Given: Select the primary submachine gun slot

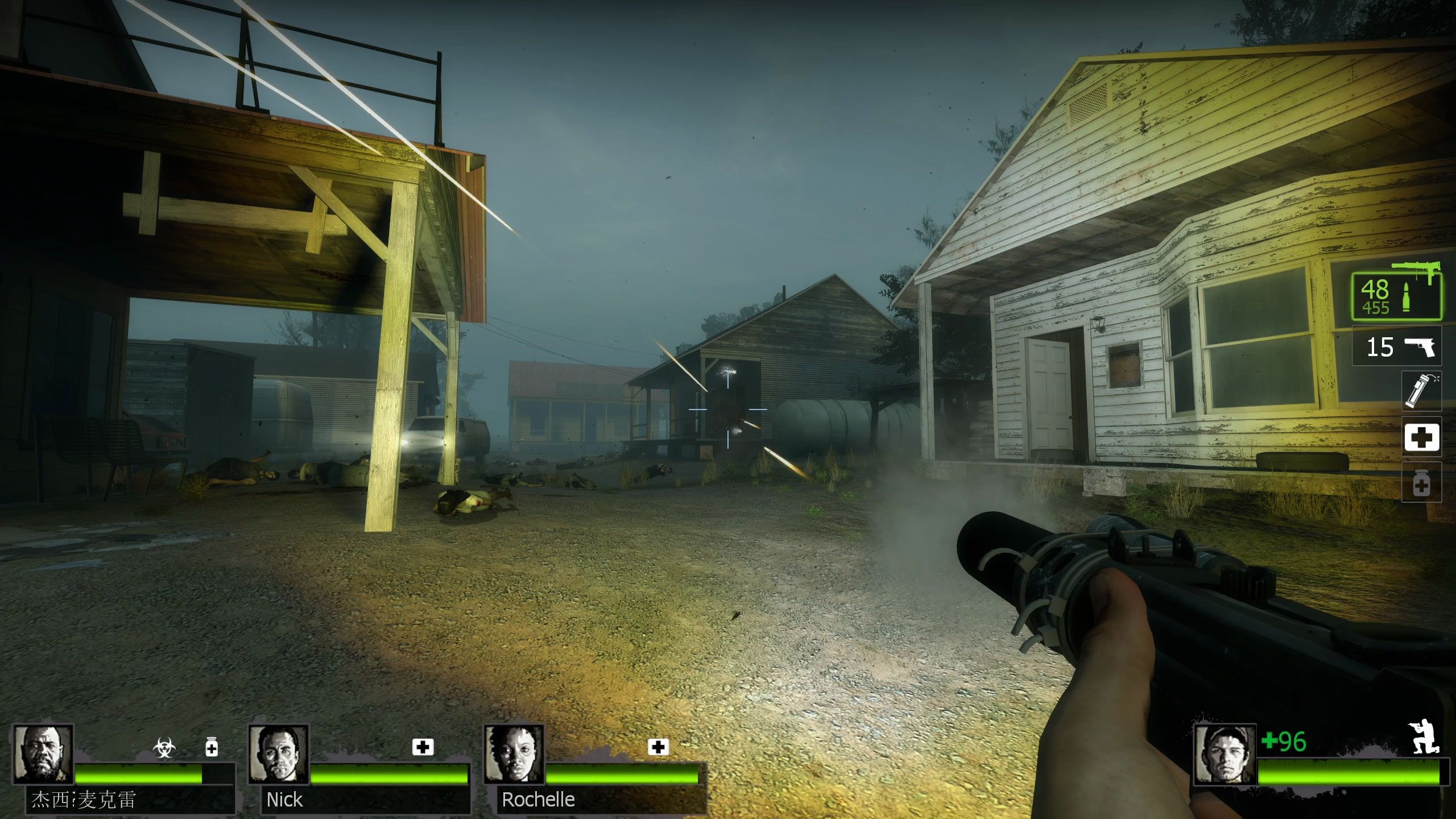Looking at the screenshot, I should 1396,297.
